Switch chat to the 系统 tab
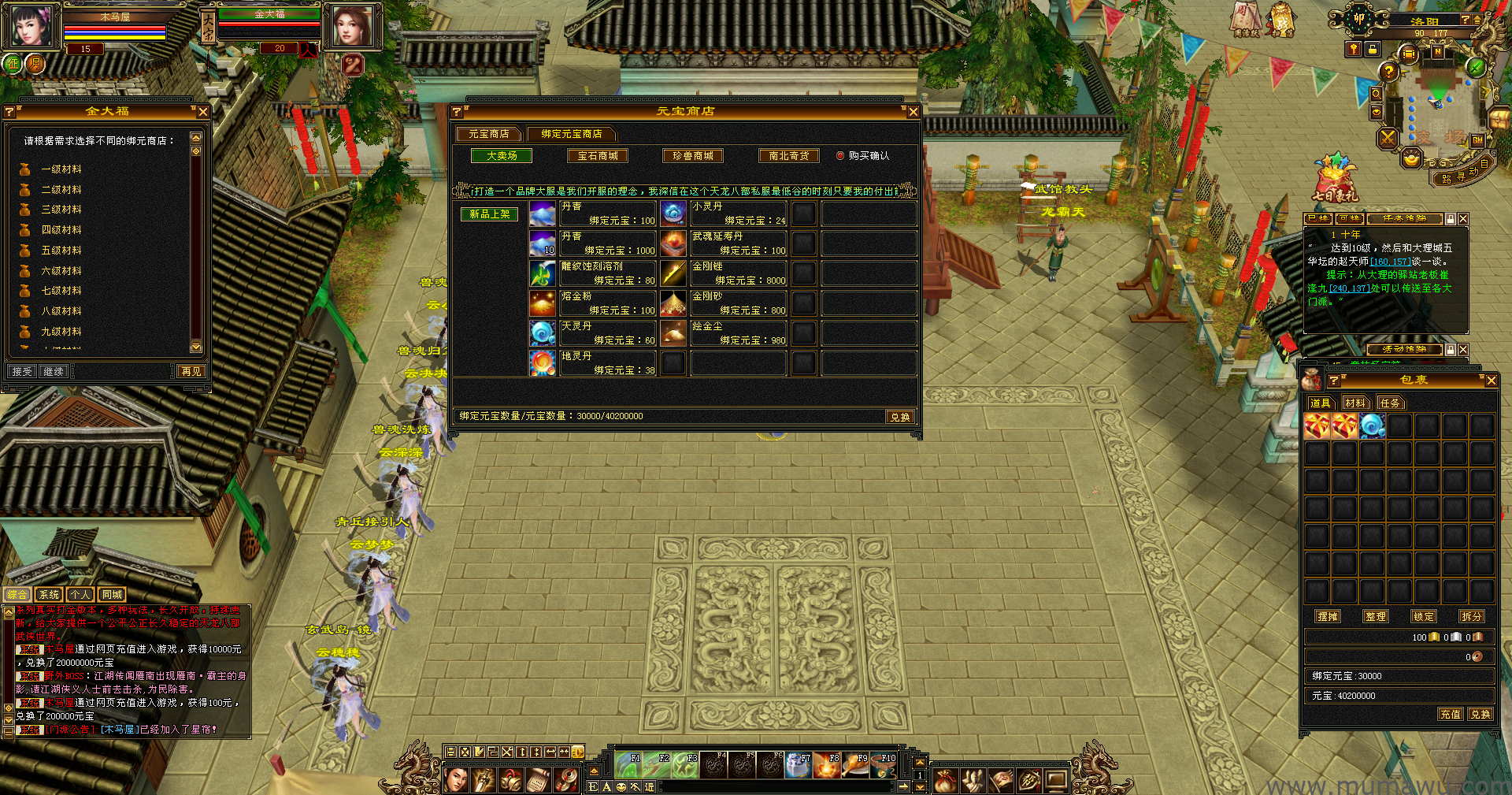 [49, 595]
